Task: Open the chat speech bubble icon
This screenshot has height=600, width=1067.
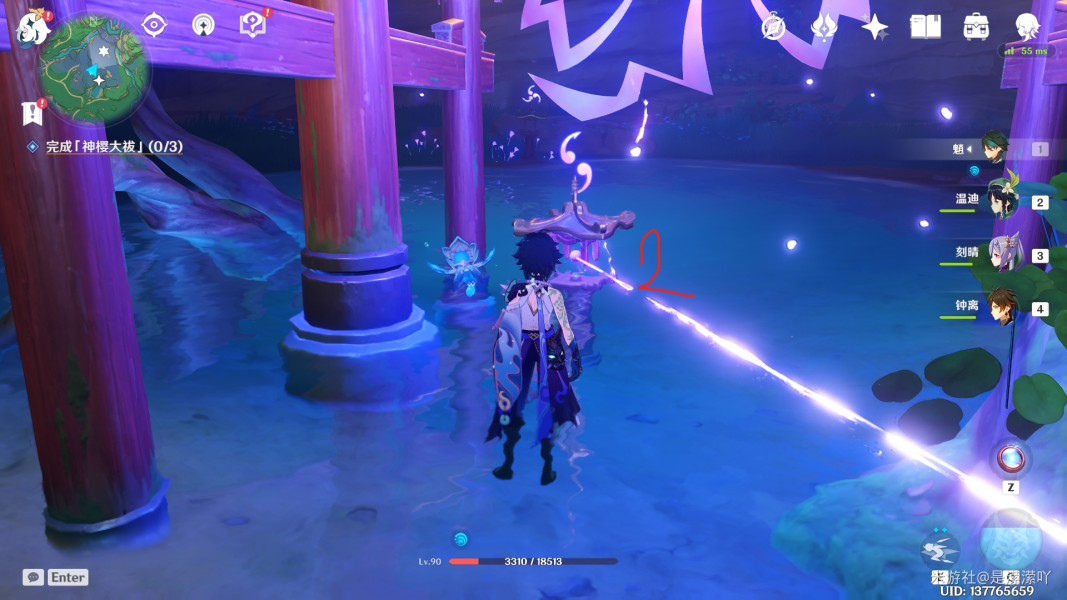Action: pos(34,577)
